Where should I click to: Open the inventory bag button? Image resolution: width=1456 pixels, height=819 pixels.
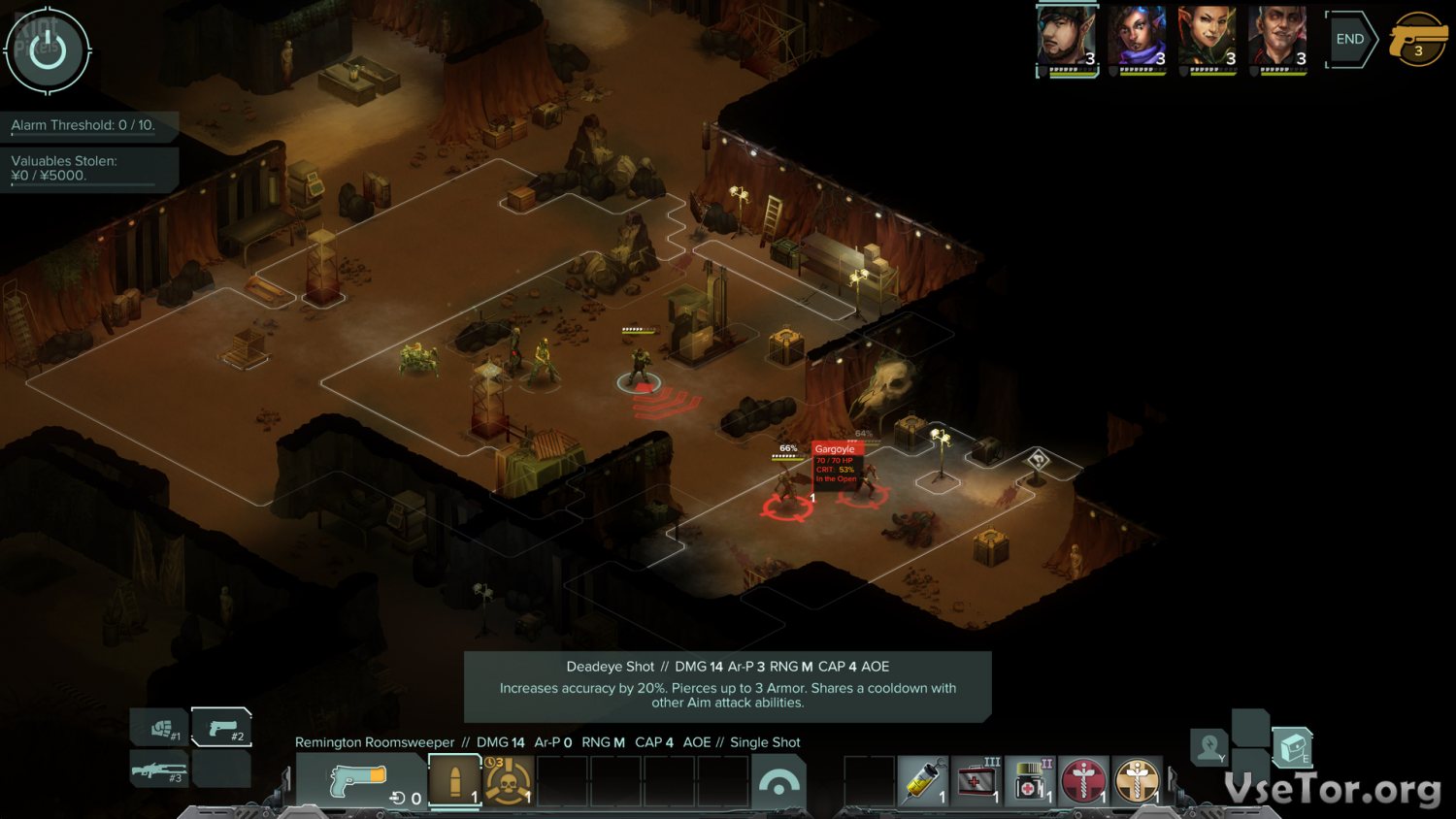click(x=1292, y=747)
